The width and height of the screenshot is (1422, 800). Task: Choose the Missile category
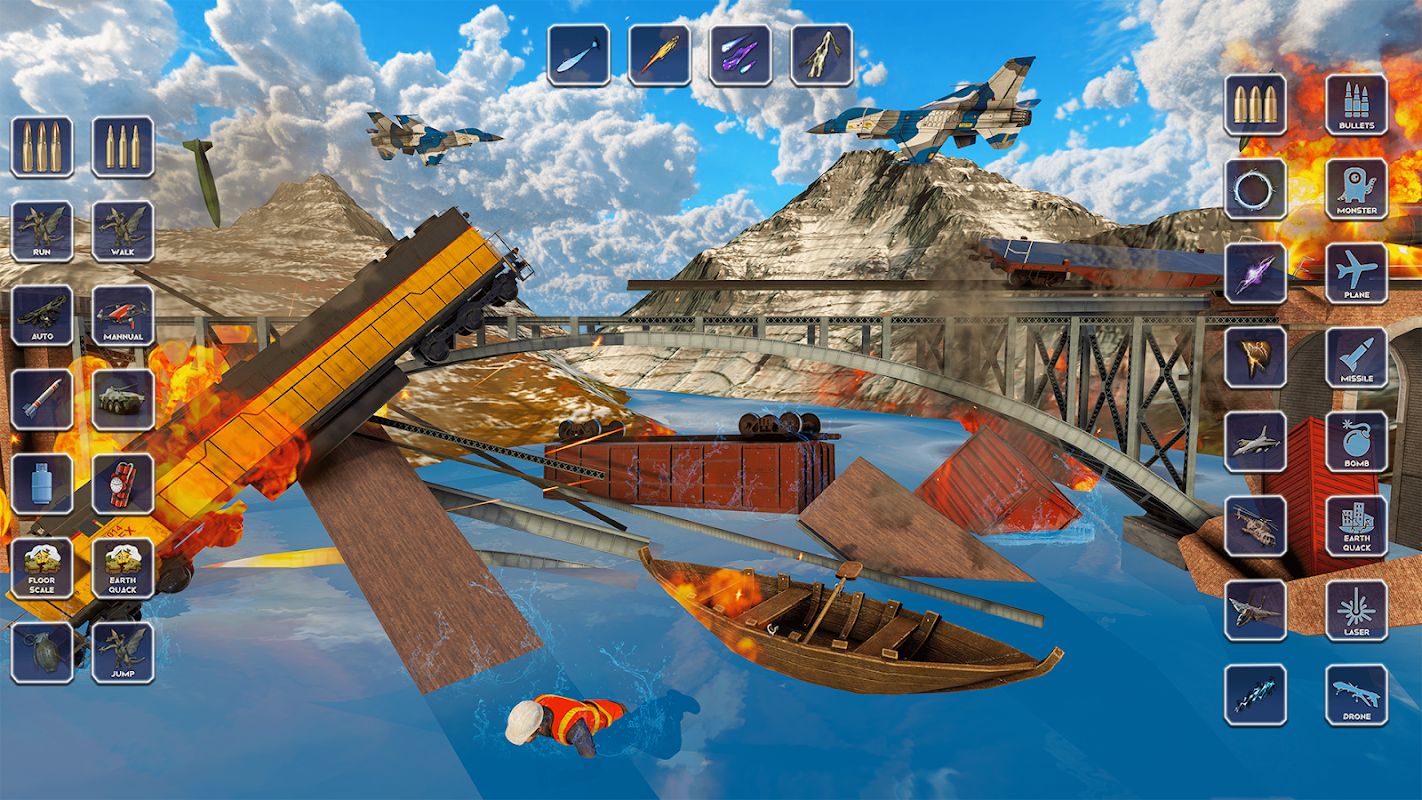pyautogui.click(x=1357, y=357)
